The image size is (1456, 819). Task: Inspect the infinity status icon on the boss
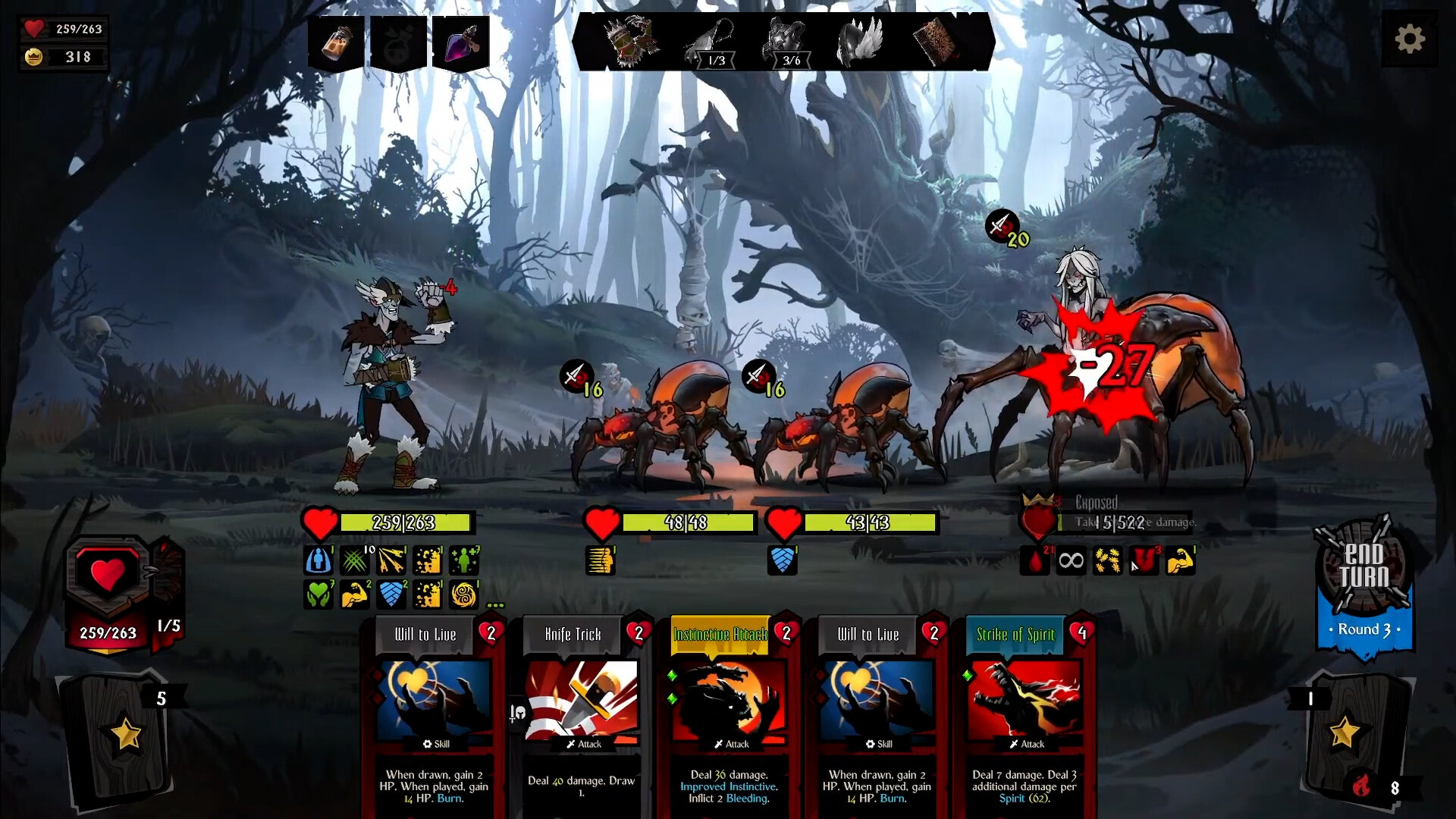[1071, 561]
